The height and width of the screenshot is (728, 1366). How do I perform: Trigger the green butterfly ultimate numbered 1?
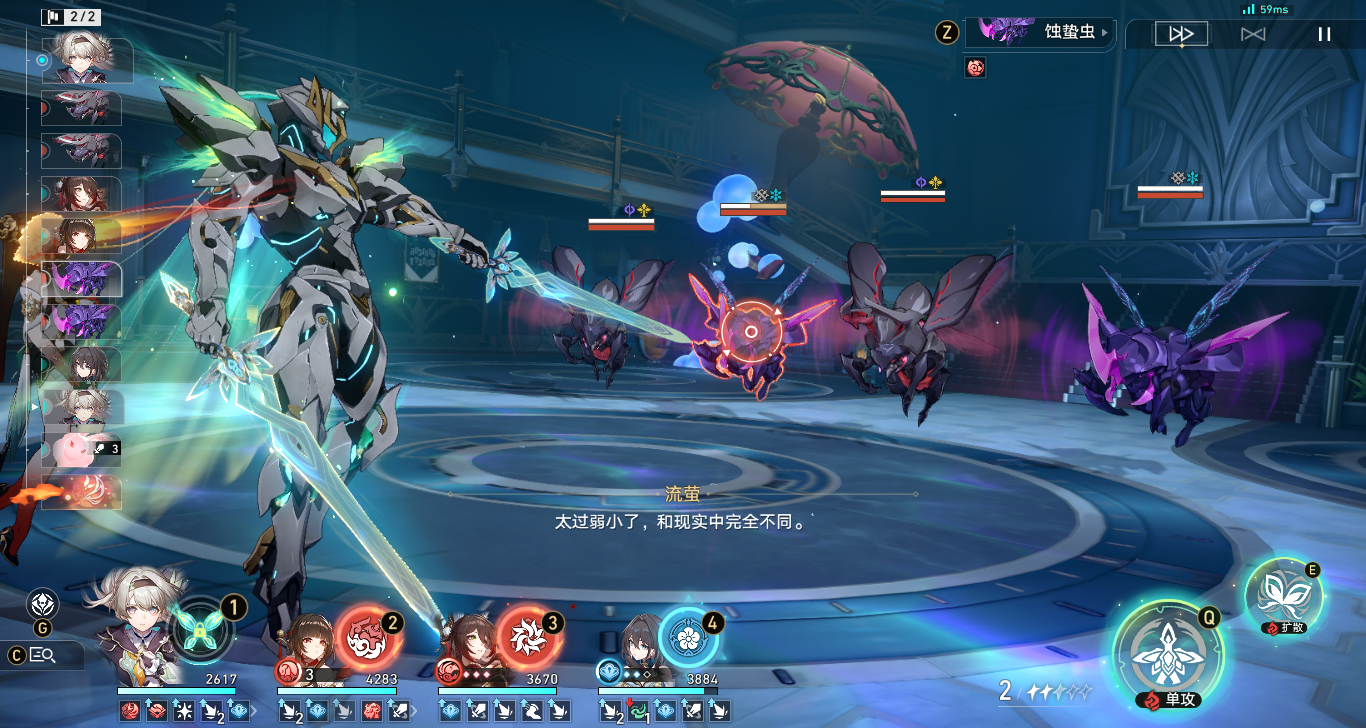(203, 630)
